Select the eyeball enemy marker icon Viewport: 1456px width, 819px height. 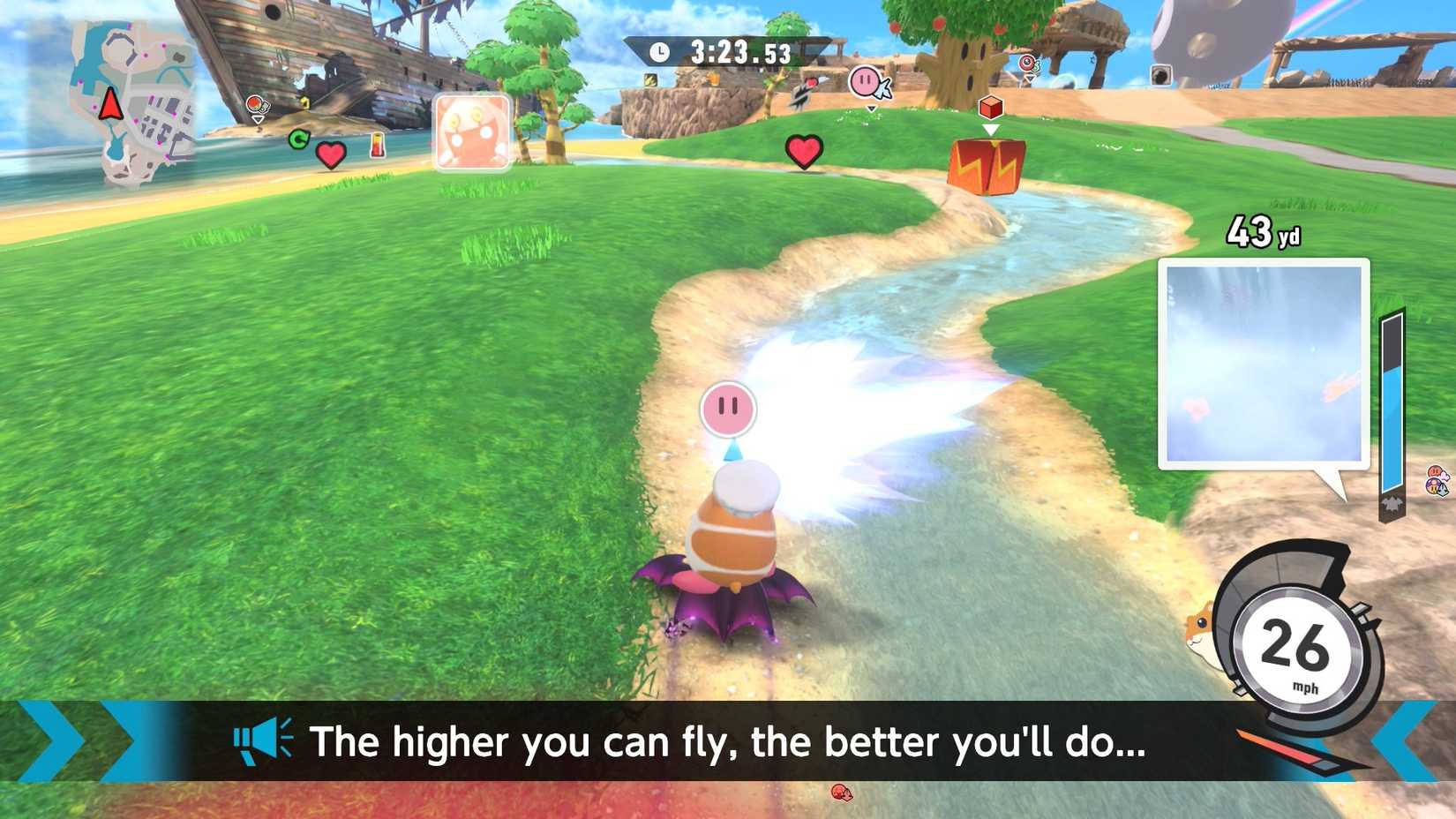(1026, 63)
